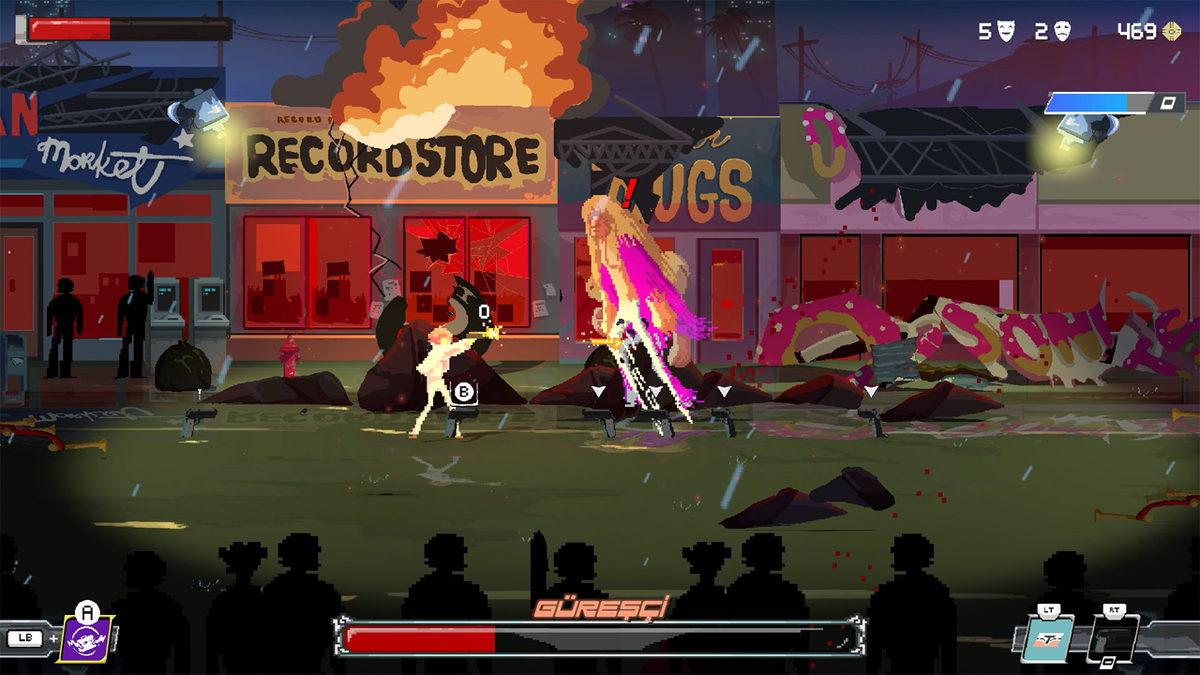Activate the purple lightning special ability icon
Screen dimensions: 1200x675
click(87, 640)
